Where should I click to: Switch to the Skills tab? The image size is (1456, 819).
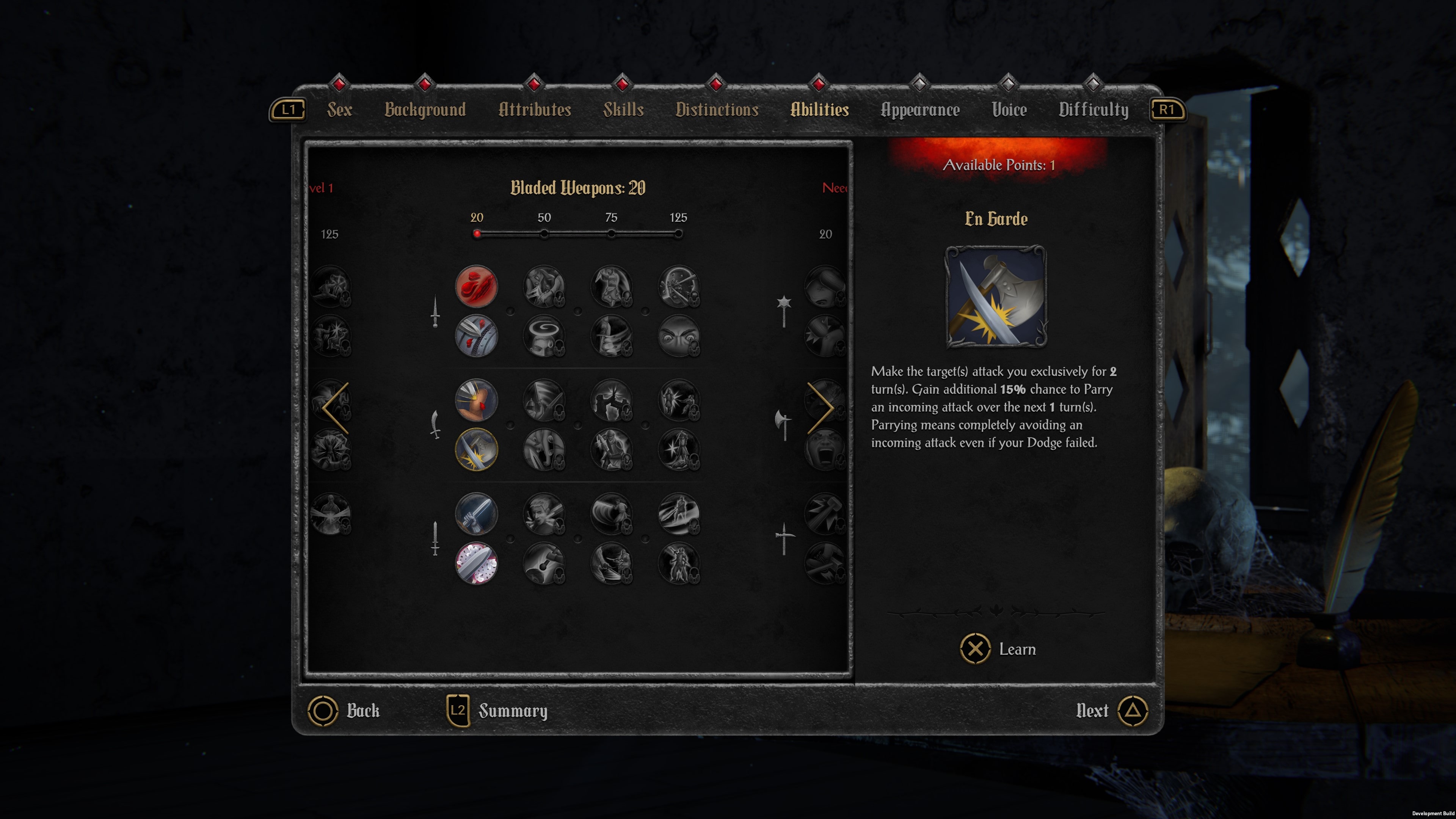tap(623, 110)
